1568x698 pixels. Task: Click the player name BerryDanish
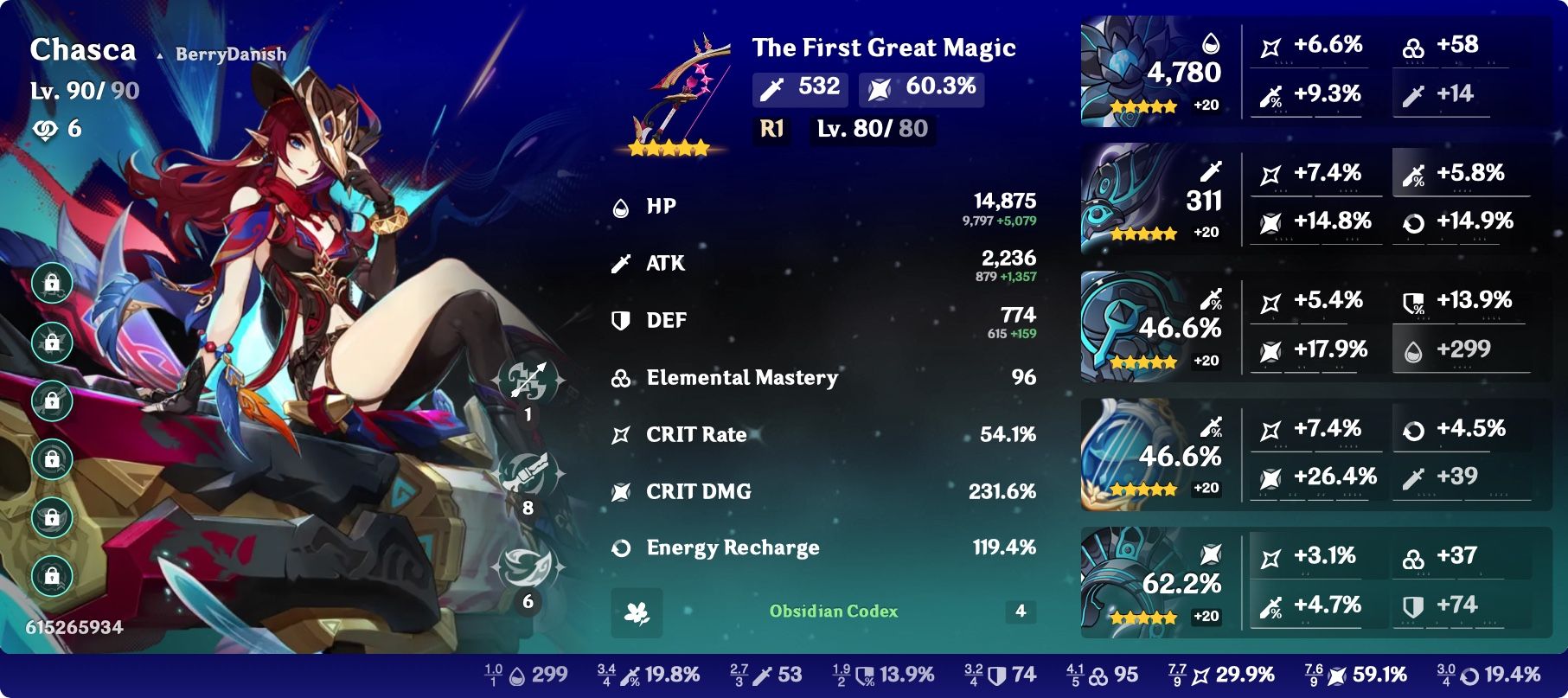point(229,53)
